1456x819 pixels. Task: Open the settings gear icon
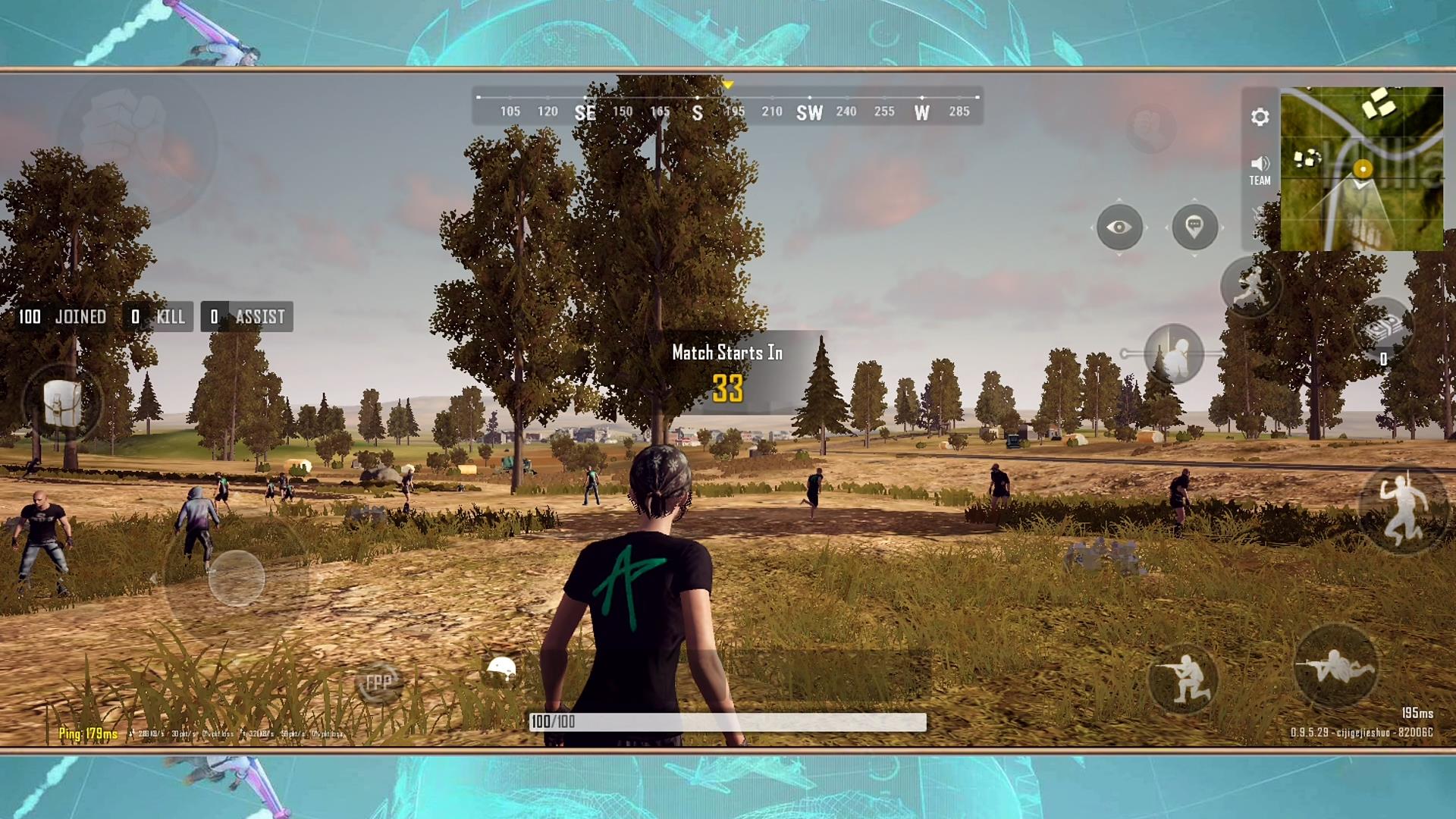[x=1260, y=117]
